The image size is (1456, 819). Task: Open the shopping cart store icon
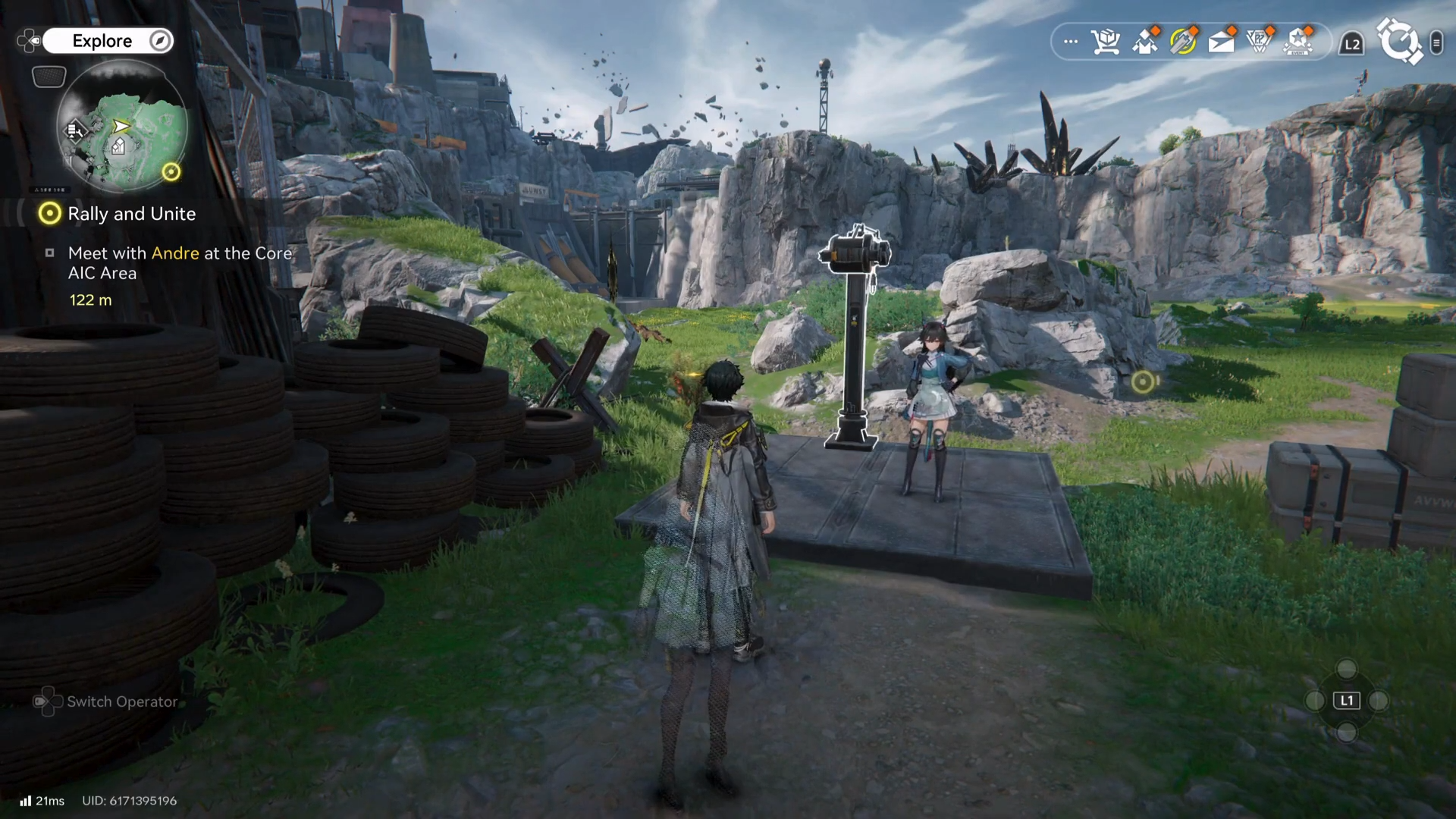(x=1106, y=42)
